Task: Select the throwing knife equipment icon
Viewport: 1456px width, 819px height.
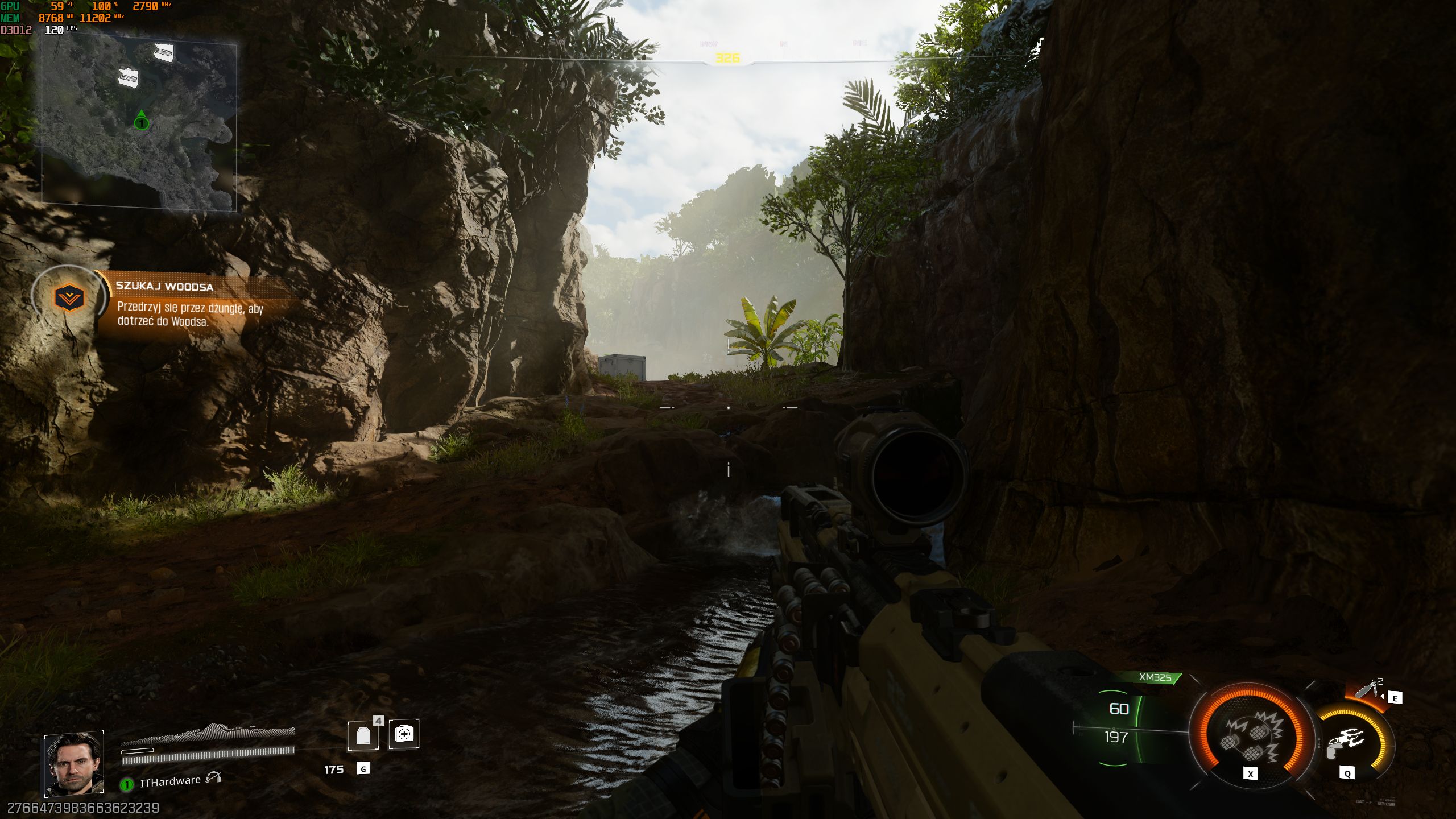Action: [x=1367, y=689]
